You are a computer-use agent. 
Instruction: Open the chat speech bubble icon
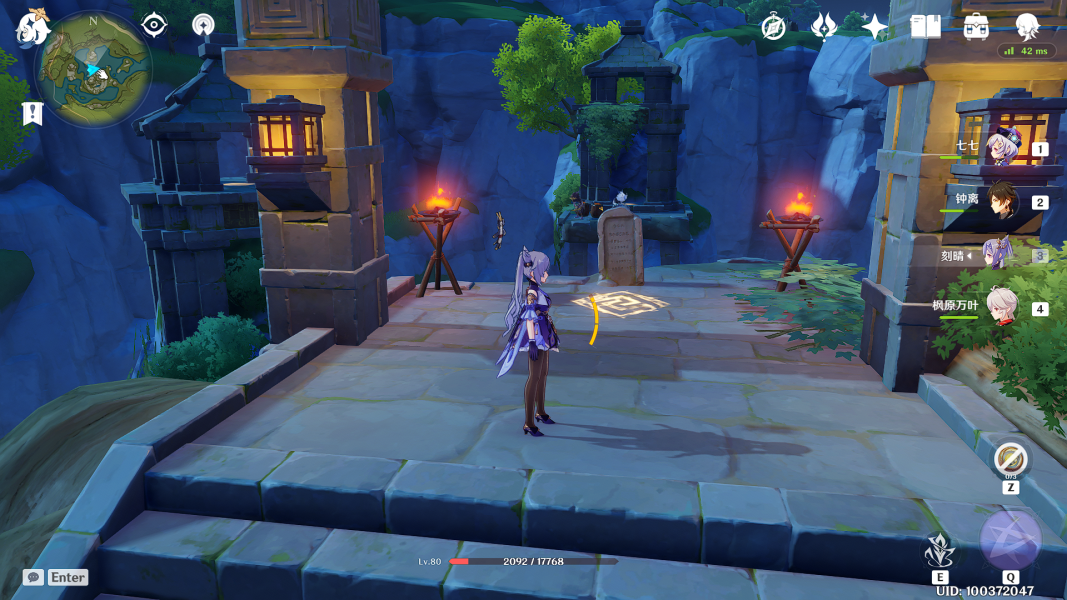[x=33, y=577]
